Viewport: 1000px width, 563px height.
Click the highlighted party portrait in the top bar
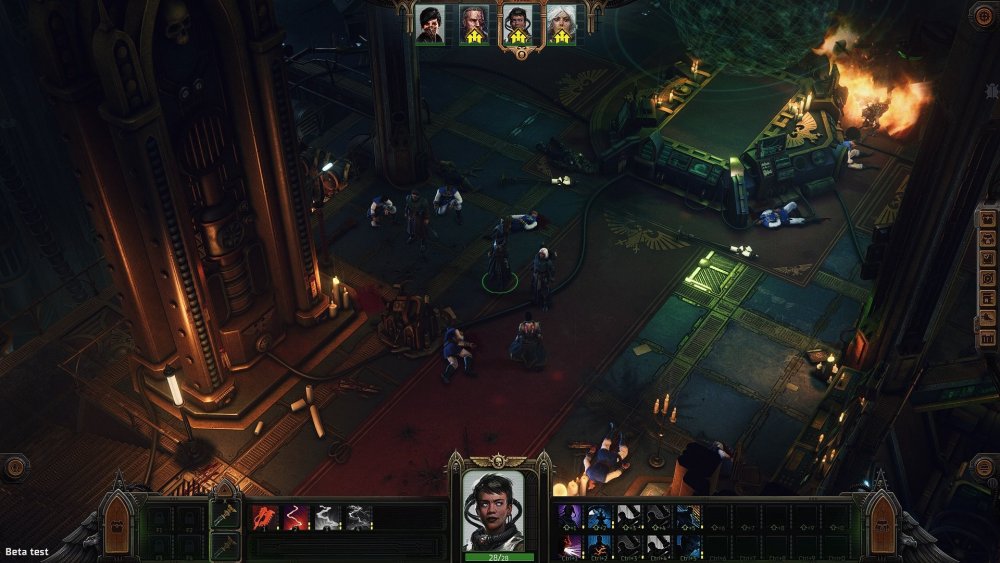click(x=517, y=24)
